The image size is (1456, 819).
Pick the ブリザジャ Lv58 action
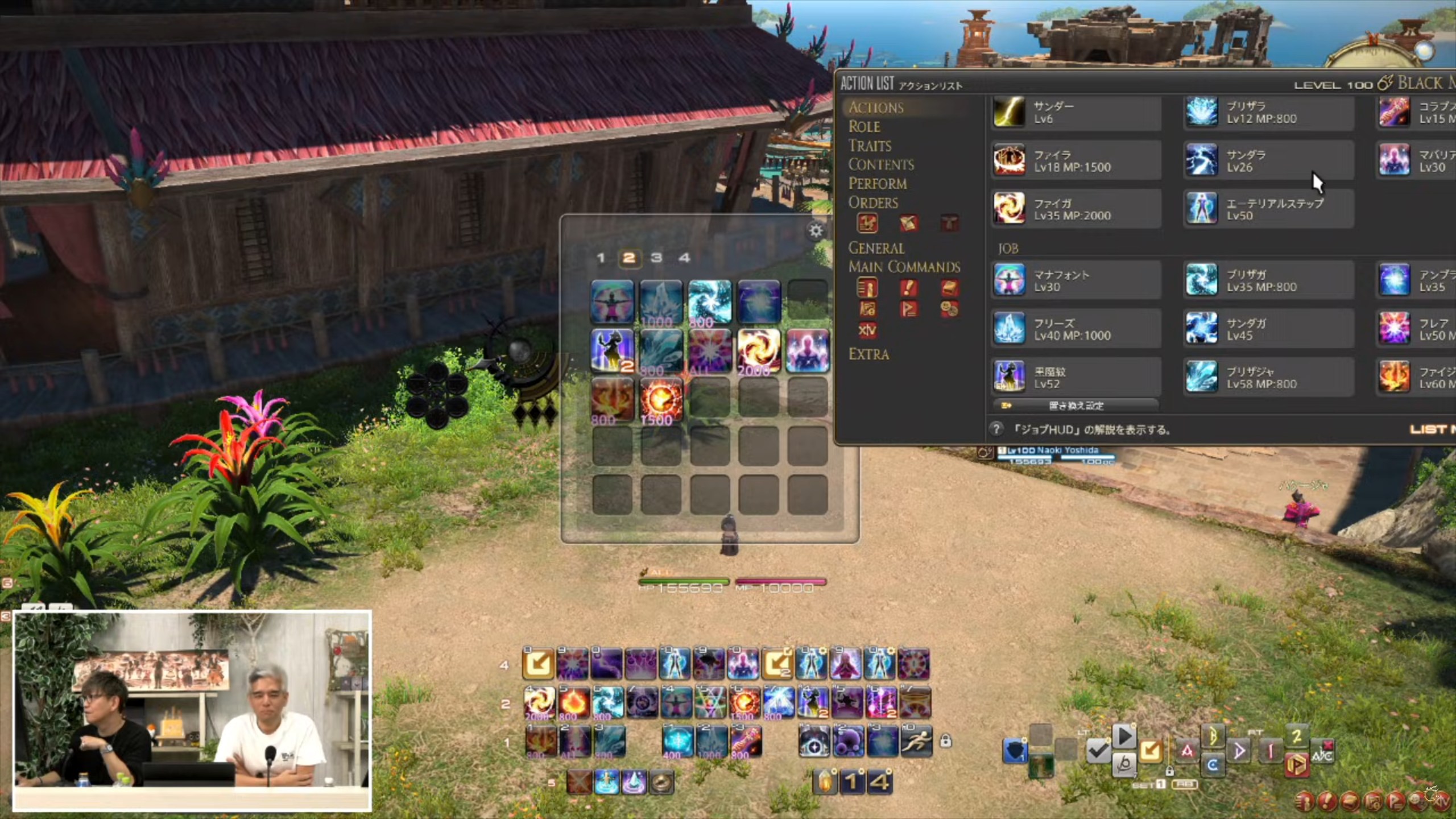[1268, 377]
